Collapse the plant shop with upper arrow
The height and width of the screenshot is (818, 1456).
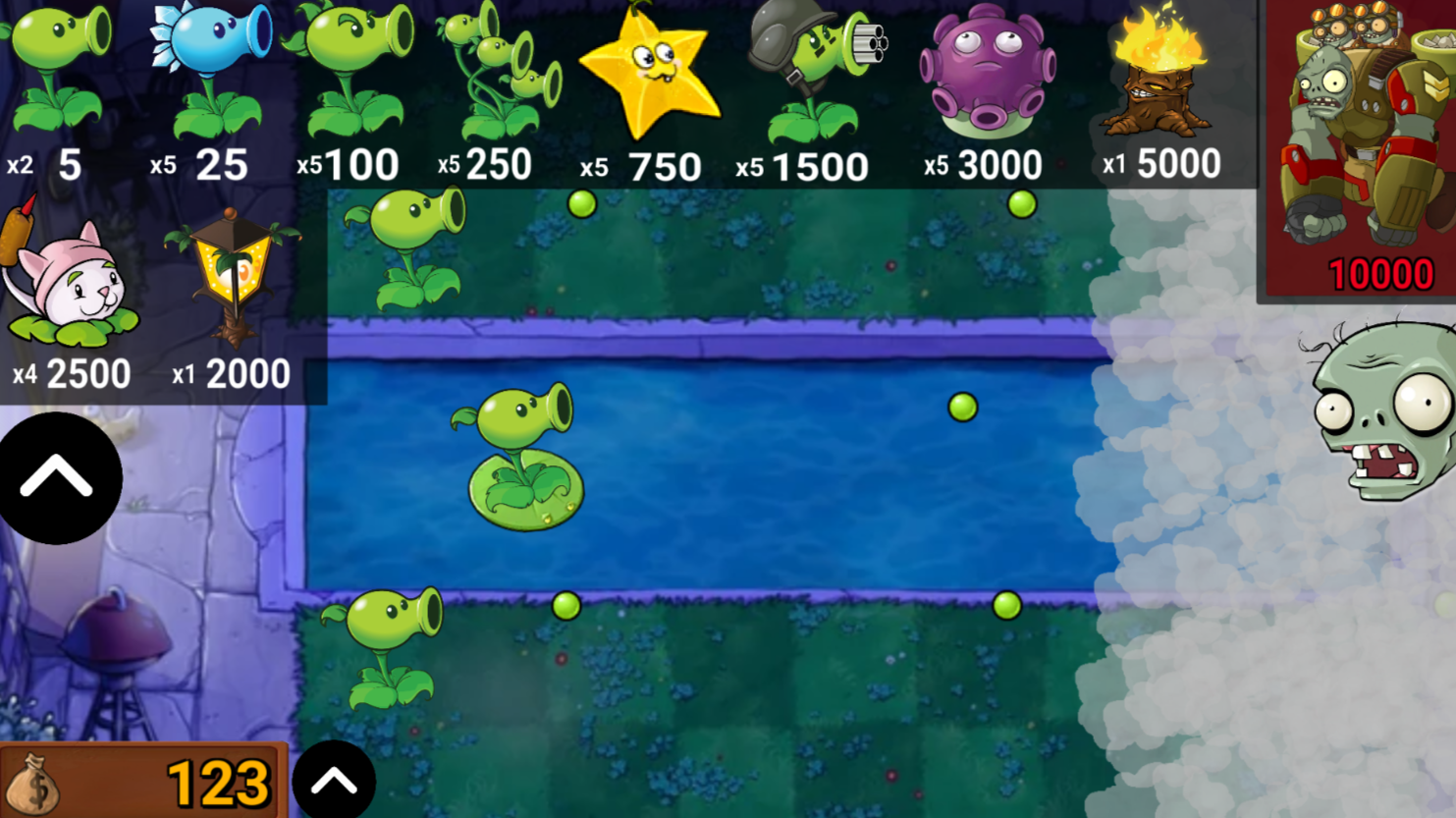coord(60,475)
